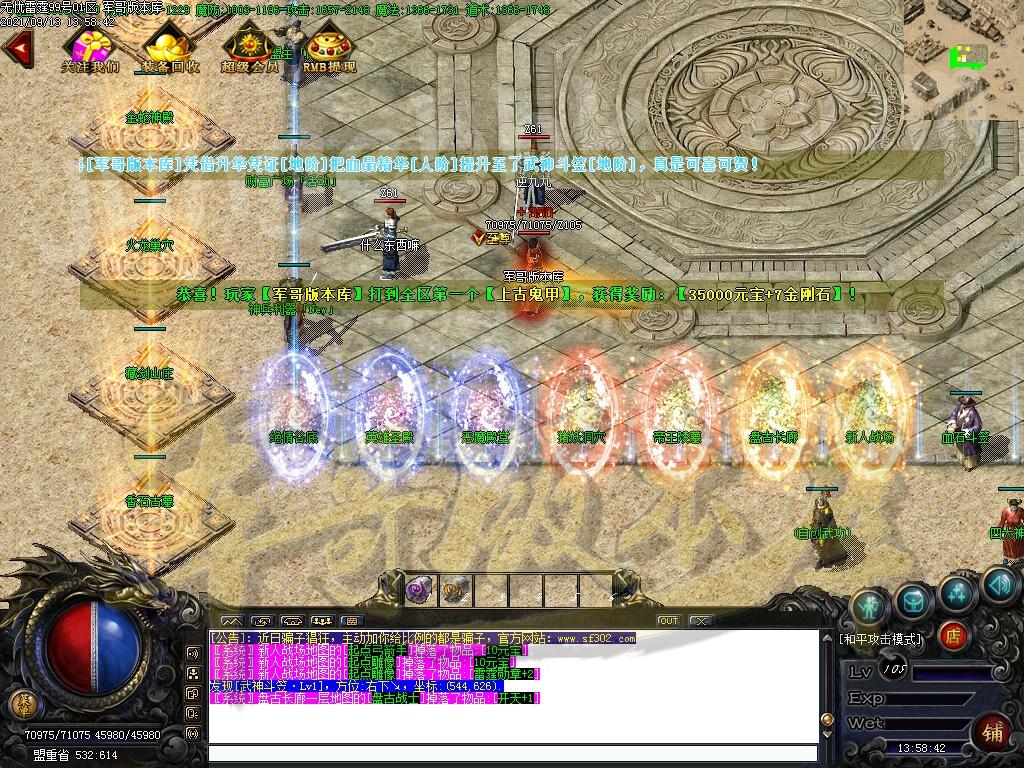
Task: Select the orange spiral scroll hotbar item
Action: (x=455, y=590)
